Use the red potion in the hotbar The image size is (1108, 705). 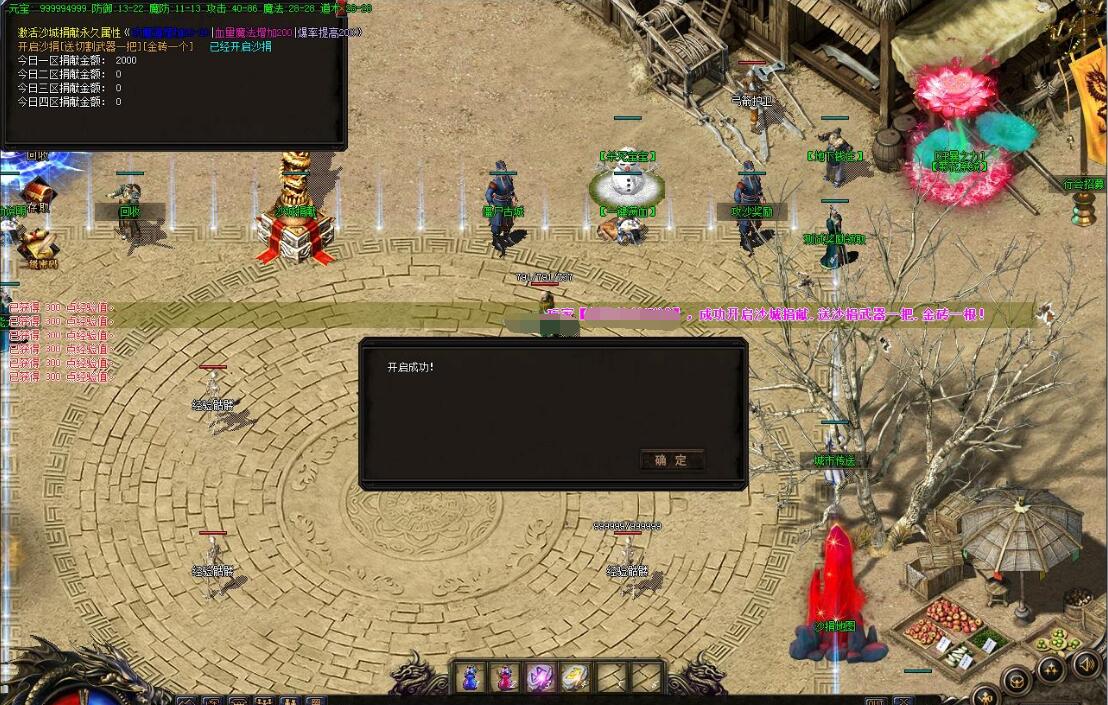(x=505, y=677)
